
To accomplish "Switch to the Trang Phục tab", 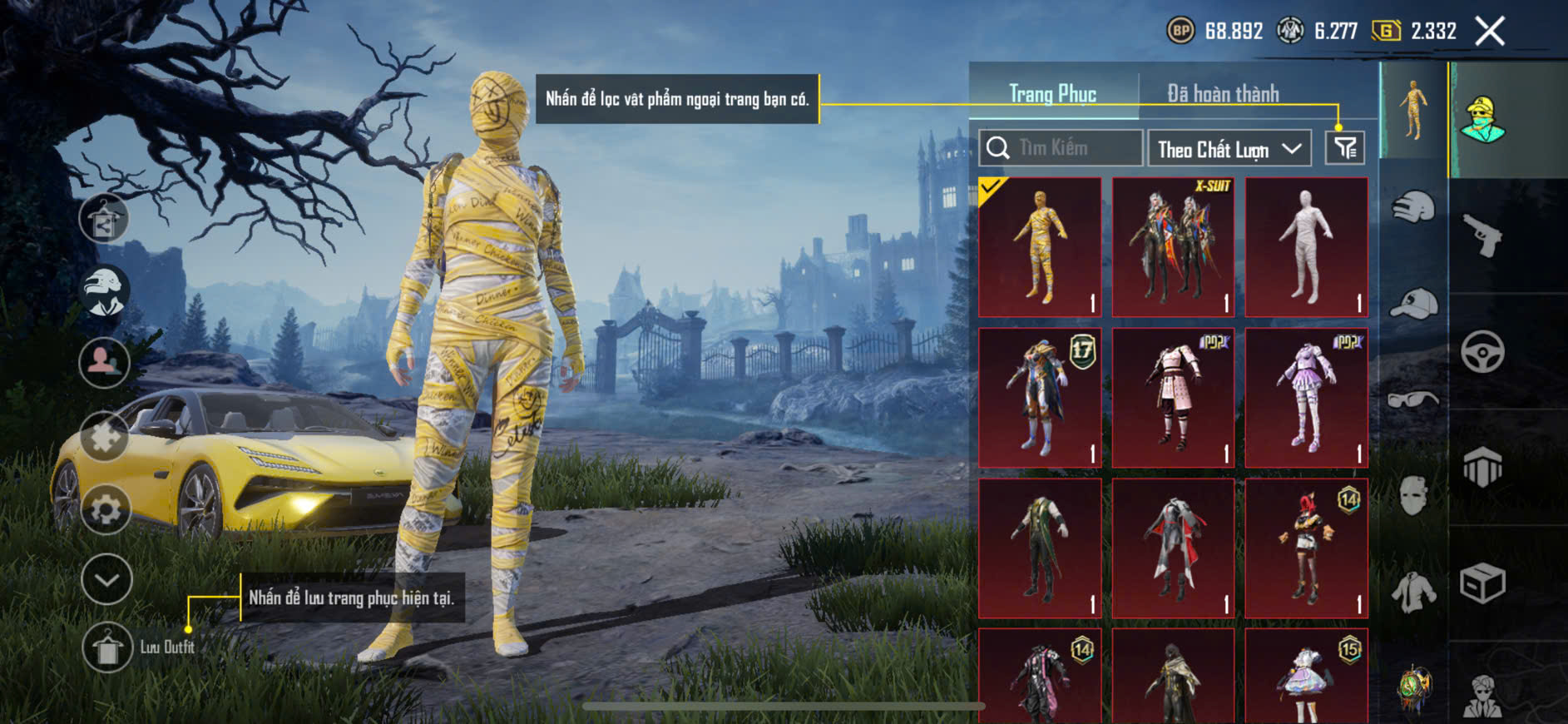I will [1052, 94].
